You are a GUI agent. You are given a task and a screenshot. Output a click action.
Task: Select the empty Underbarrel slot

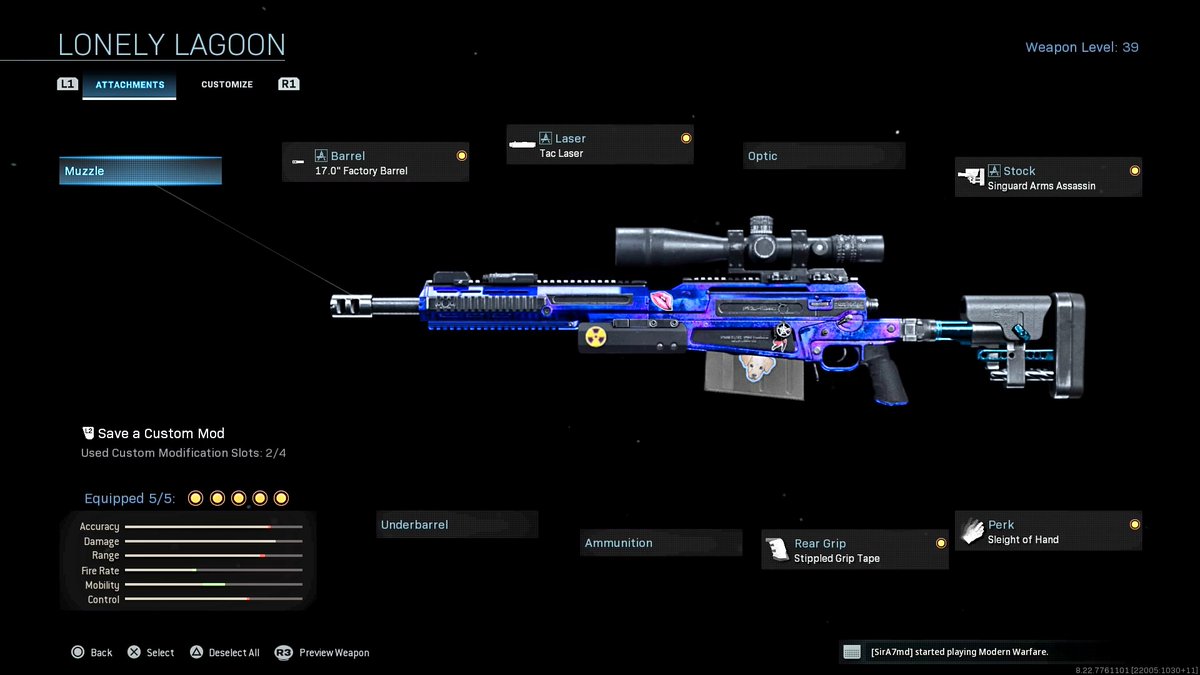pos(456,525)
